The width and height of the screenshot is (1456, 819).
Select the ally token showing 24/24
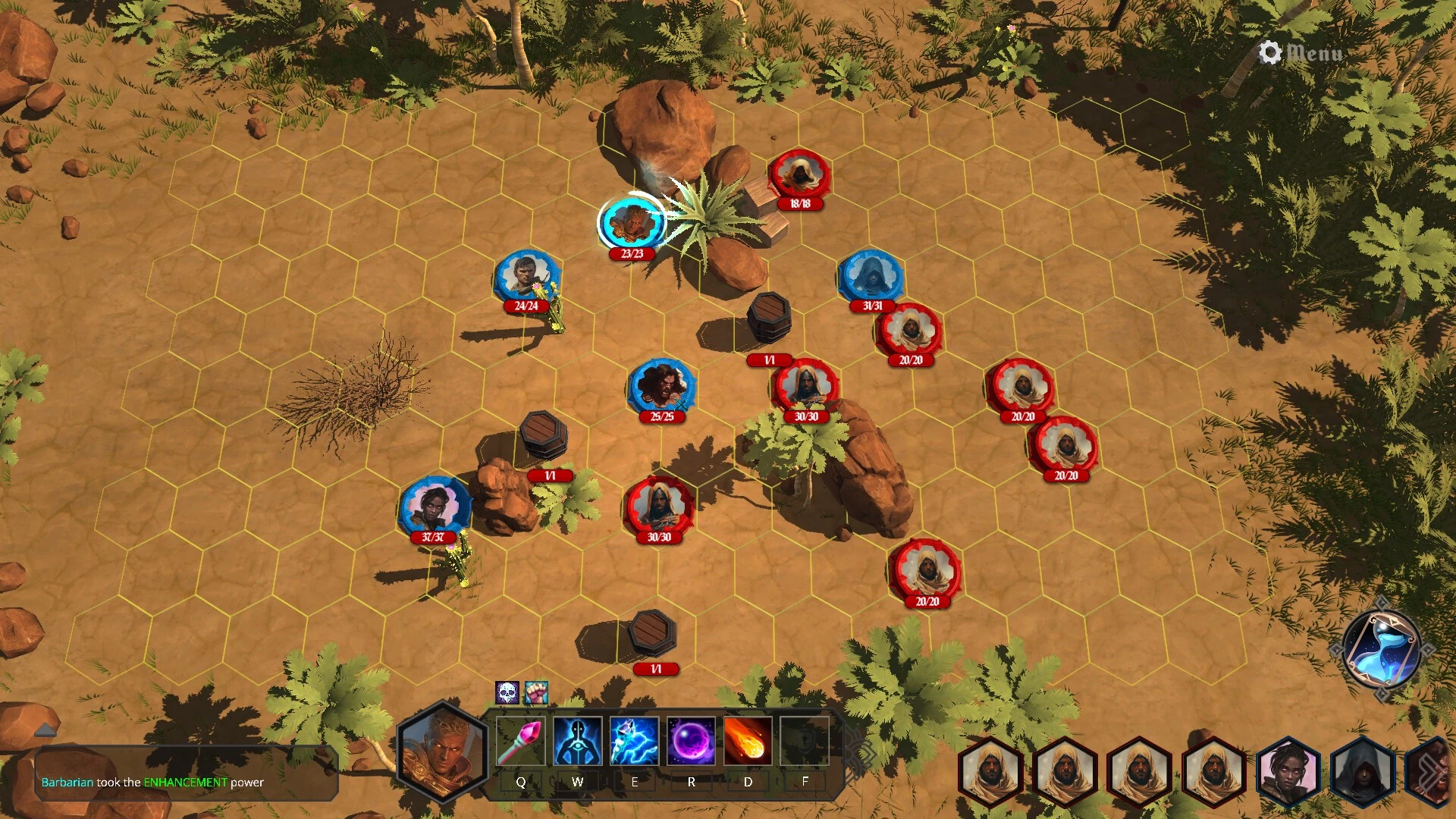click(527, 277)
